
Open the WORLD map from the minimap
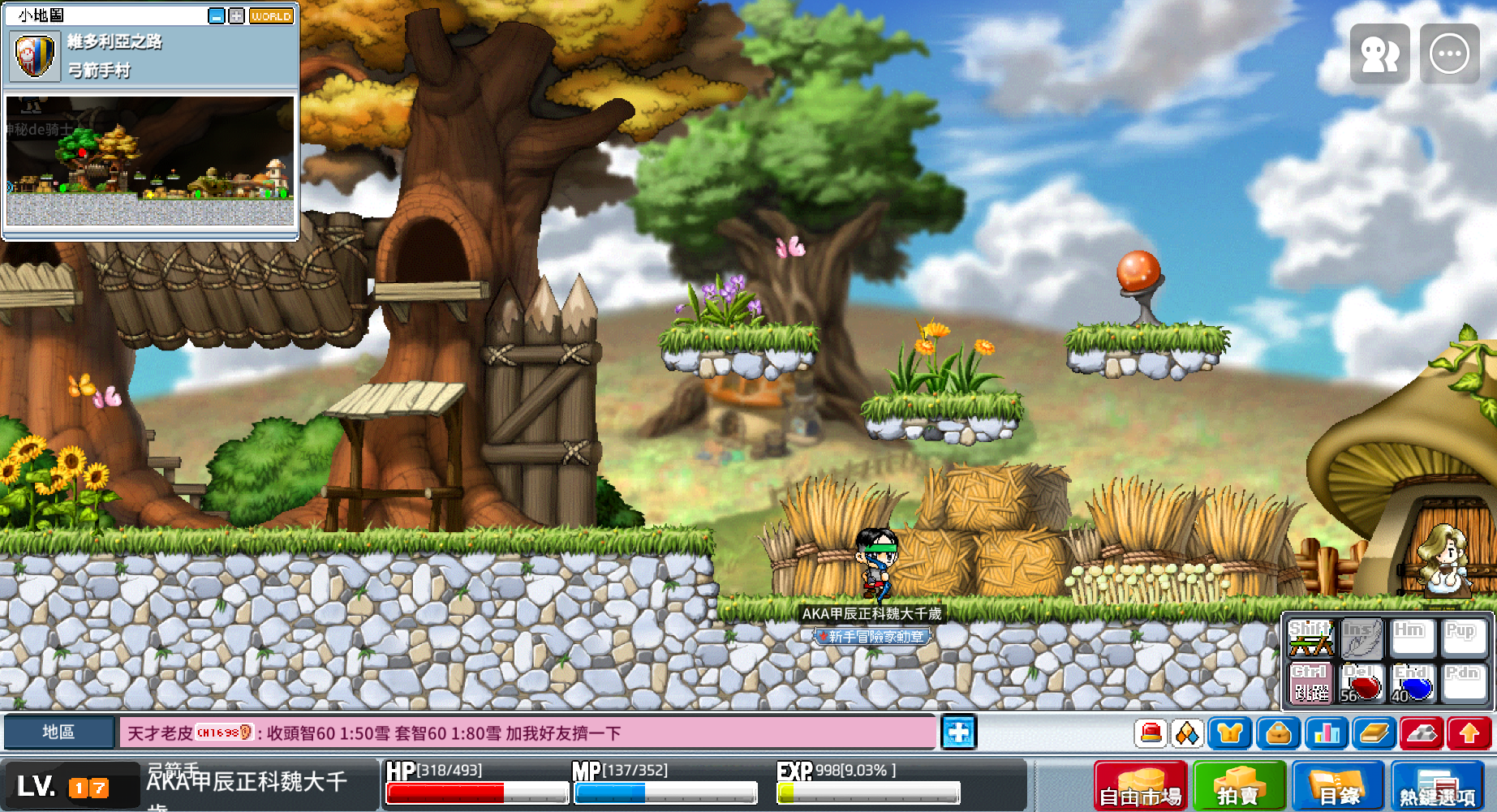(x=271, y=15)
